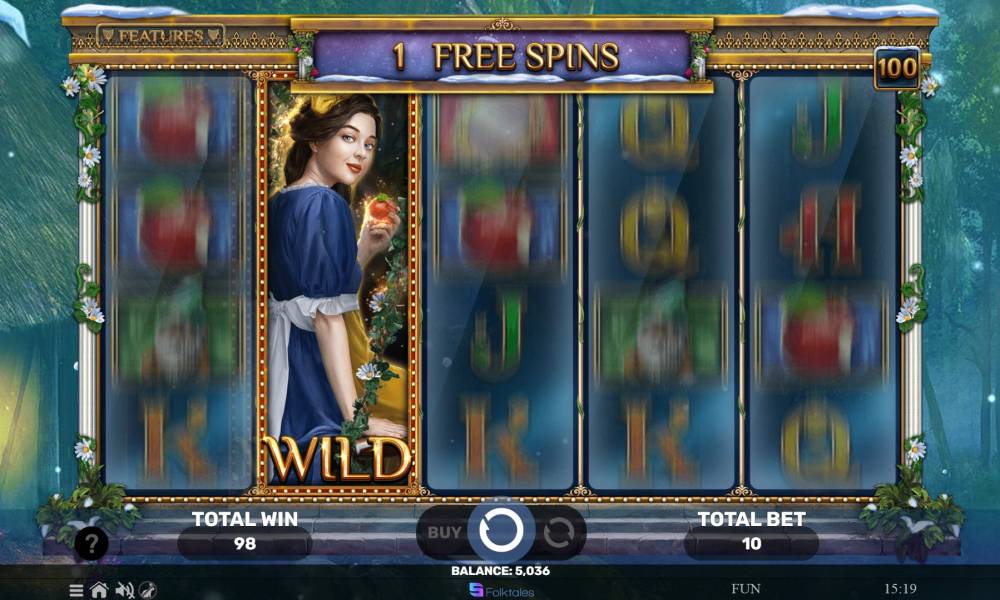Toggle the sound speaker icon
The width and height of the screenshot is (1000, 600).
pyautogui.click(x=125, y=590)
